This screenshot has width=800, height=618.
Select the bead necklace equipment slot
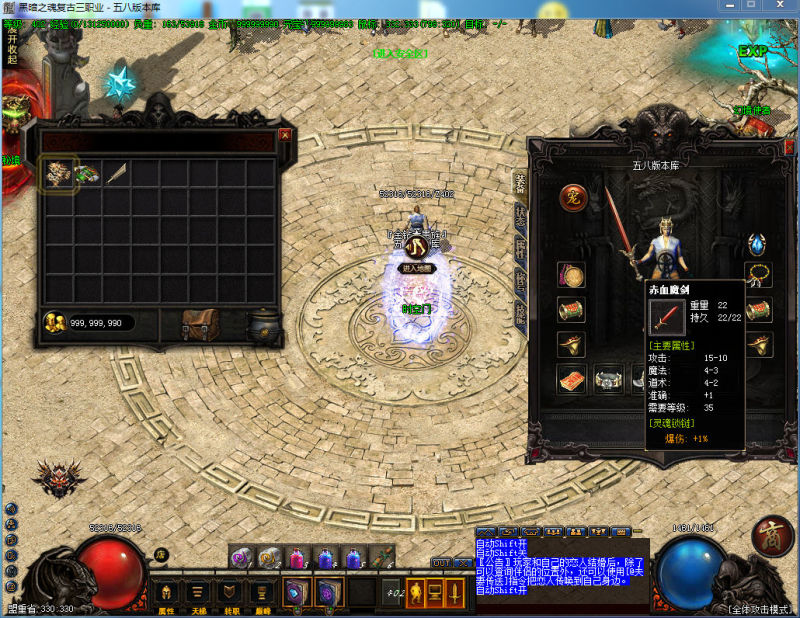757,275
